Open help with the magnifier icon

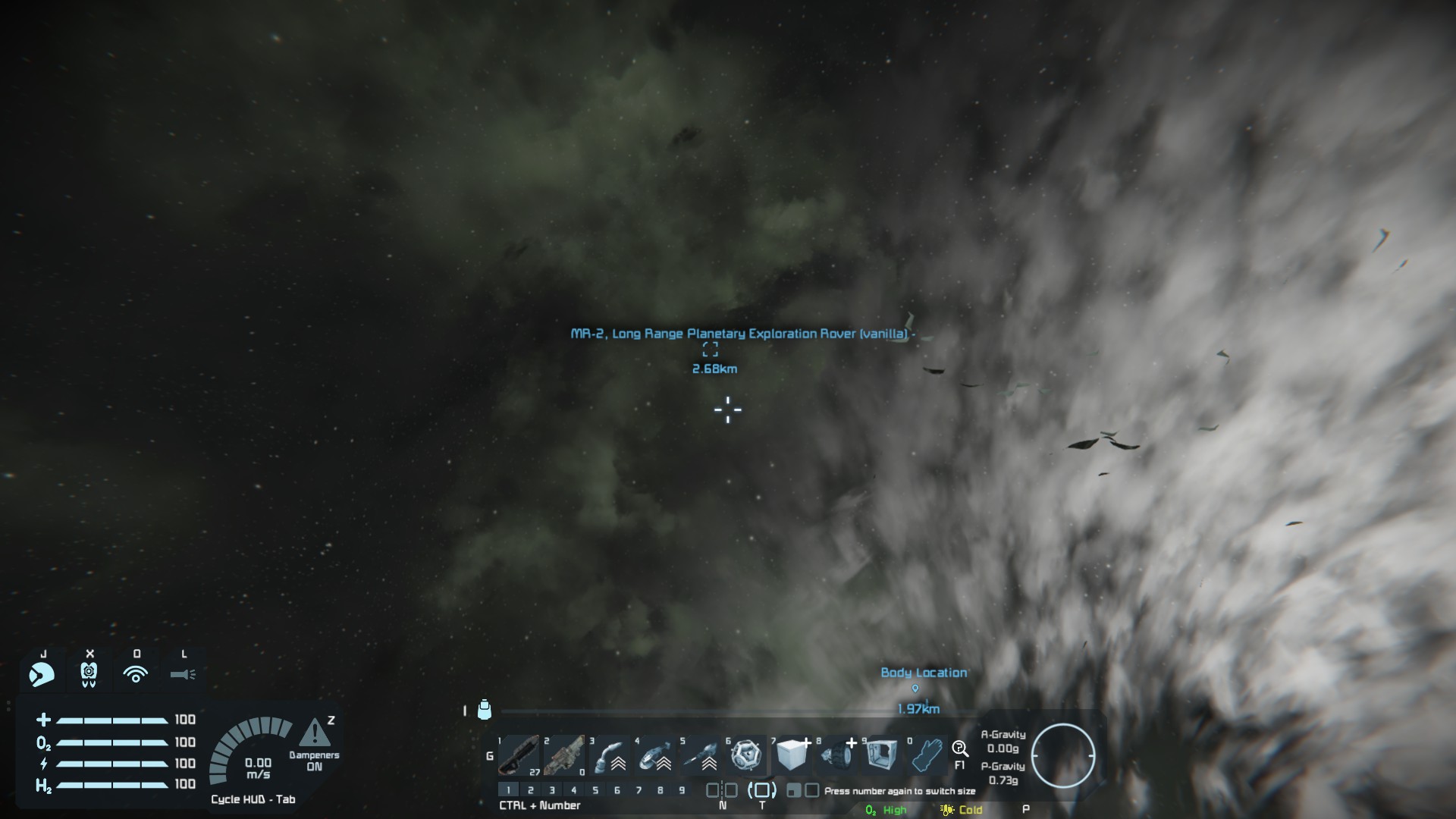coord(960,749)
